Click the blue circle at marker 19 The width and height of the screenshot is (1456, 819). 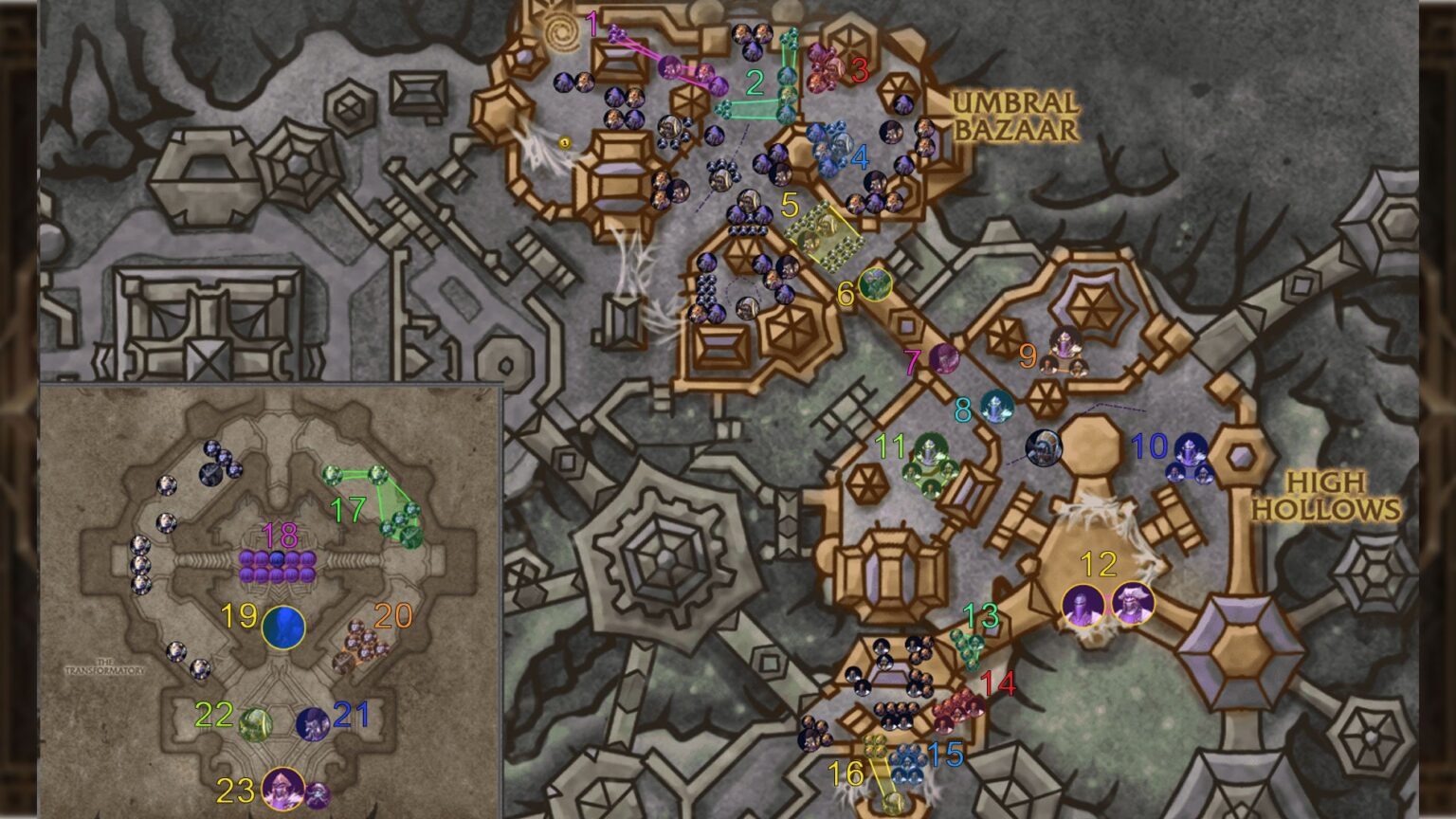(286, 626)
